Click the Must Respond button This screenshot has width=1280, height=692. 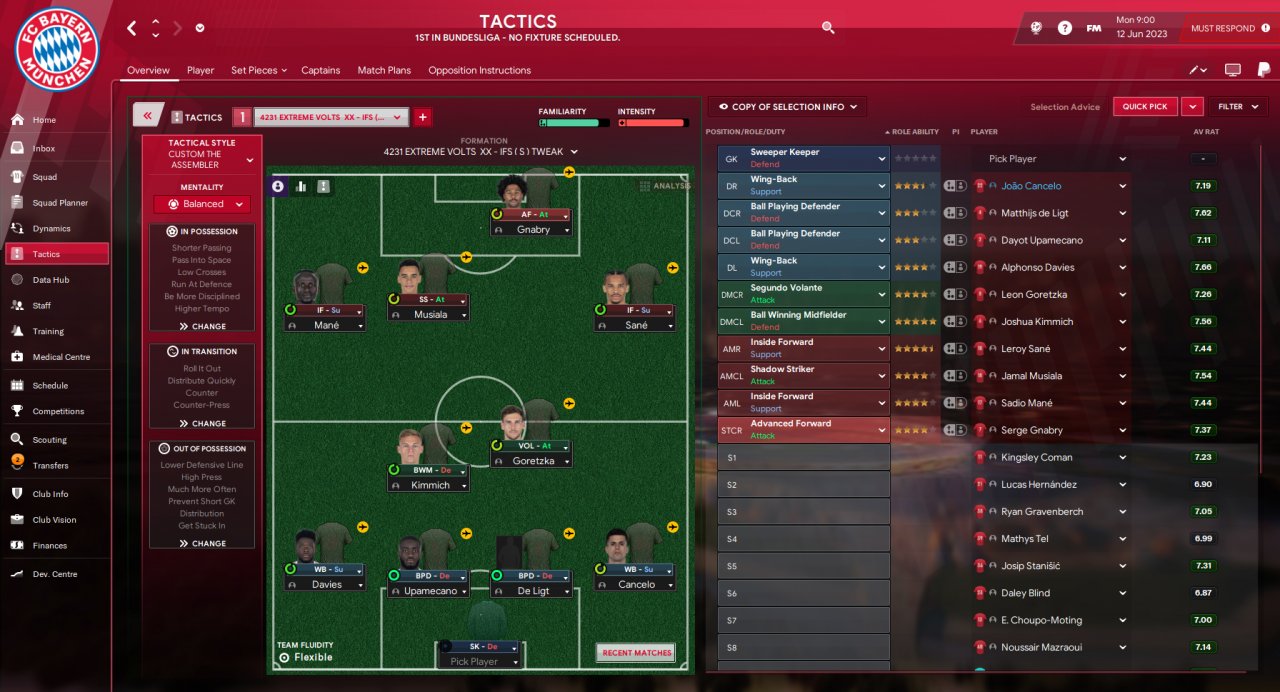click(x=1222, y=29)
